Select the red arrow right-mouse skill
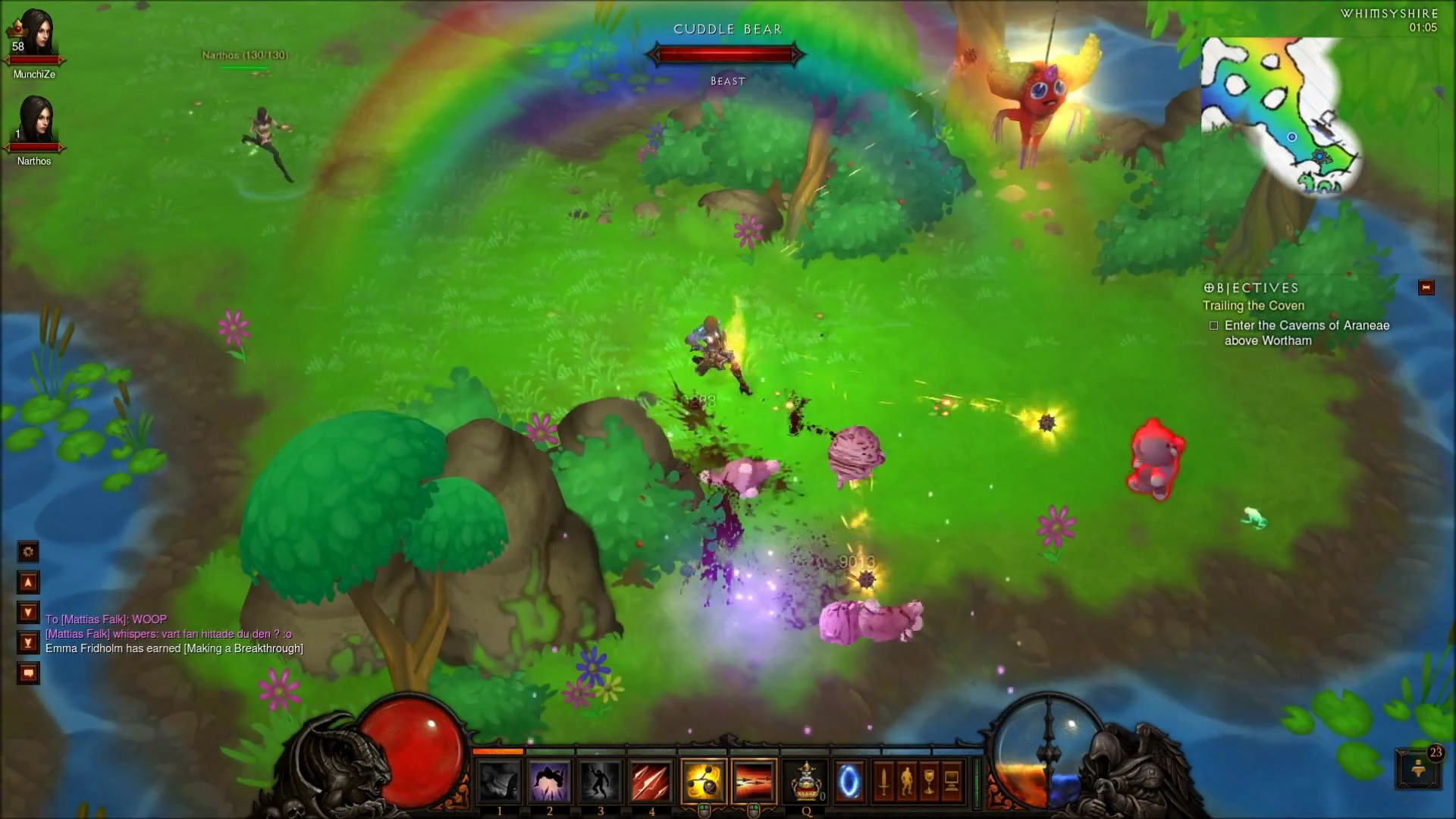 [x=755, y=782]
